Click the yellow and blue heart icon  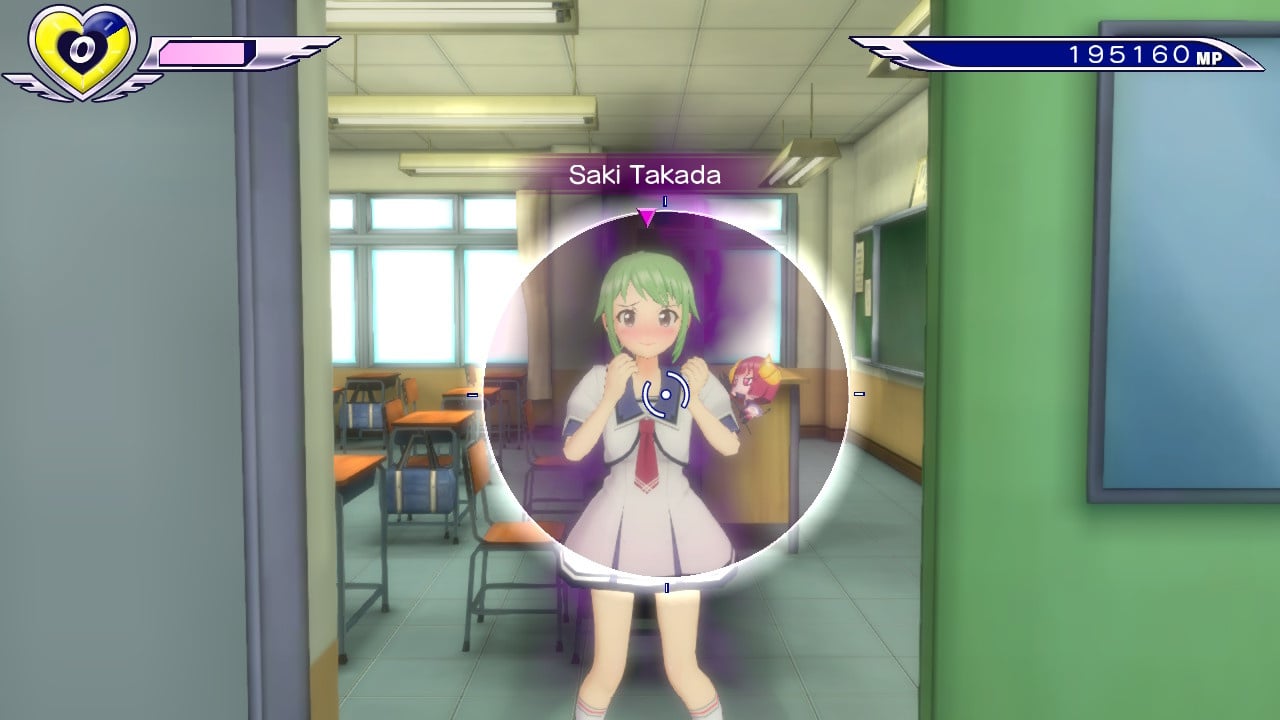(80, 50)
